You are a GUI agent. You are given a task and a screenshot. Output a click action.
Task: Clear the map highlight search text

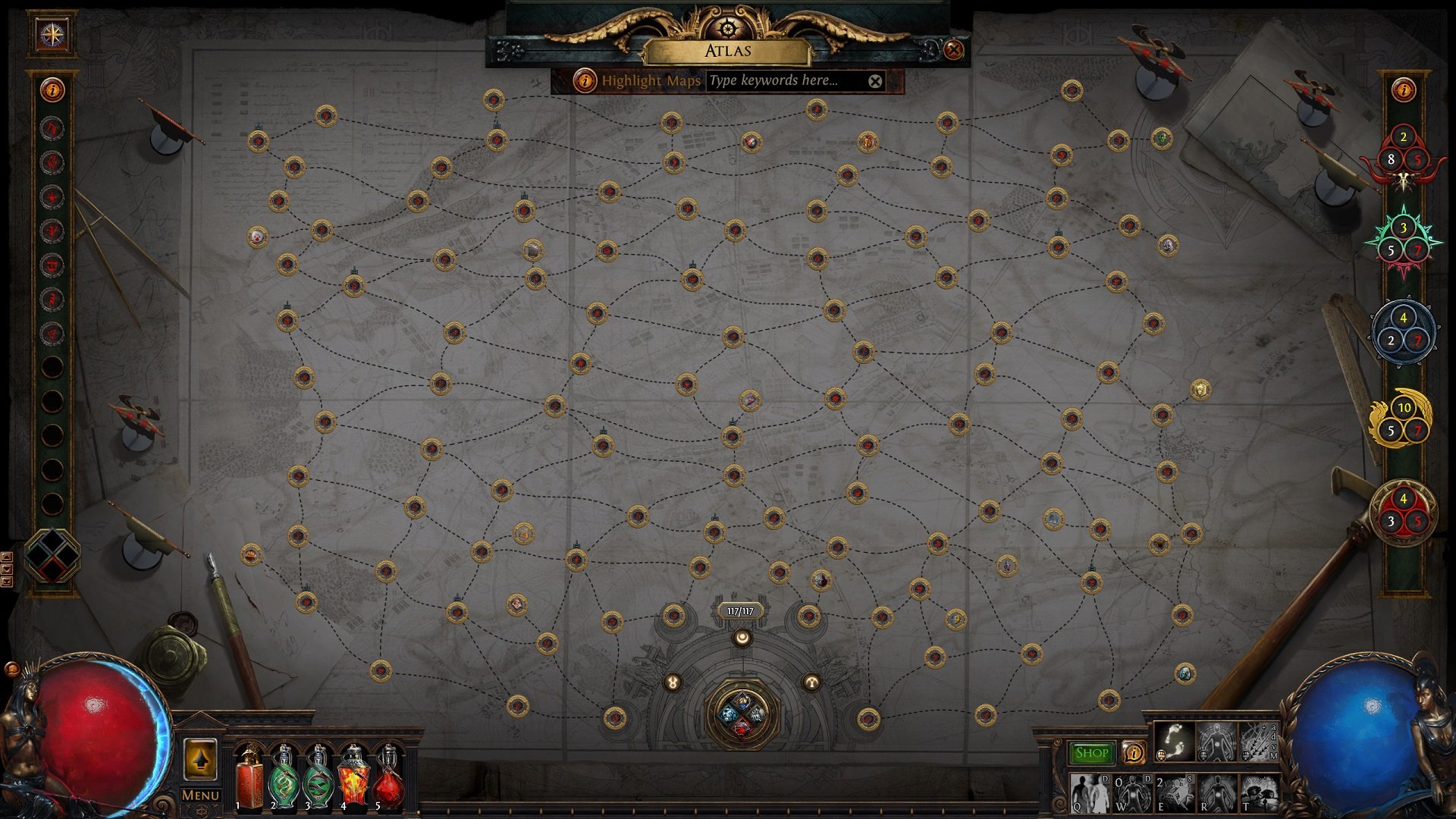click(x=875, y=81)
